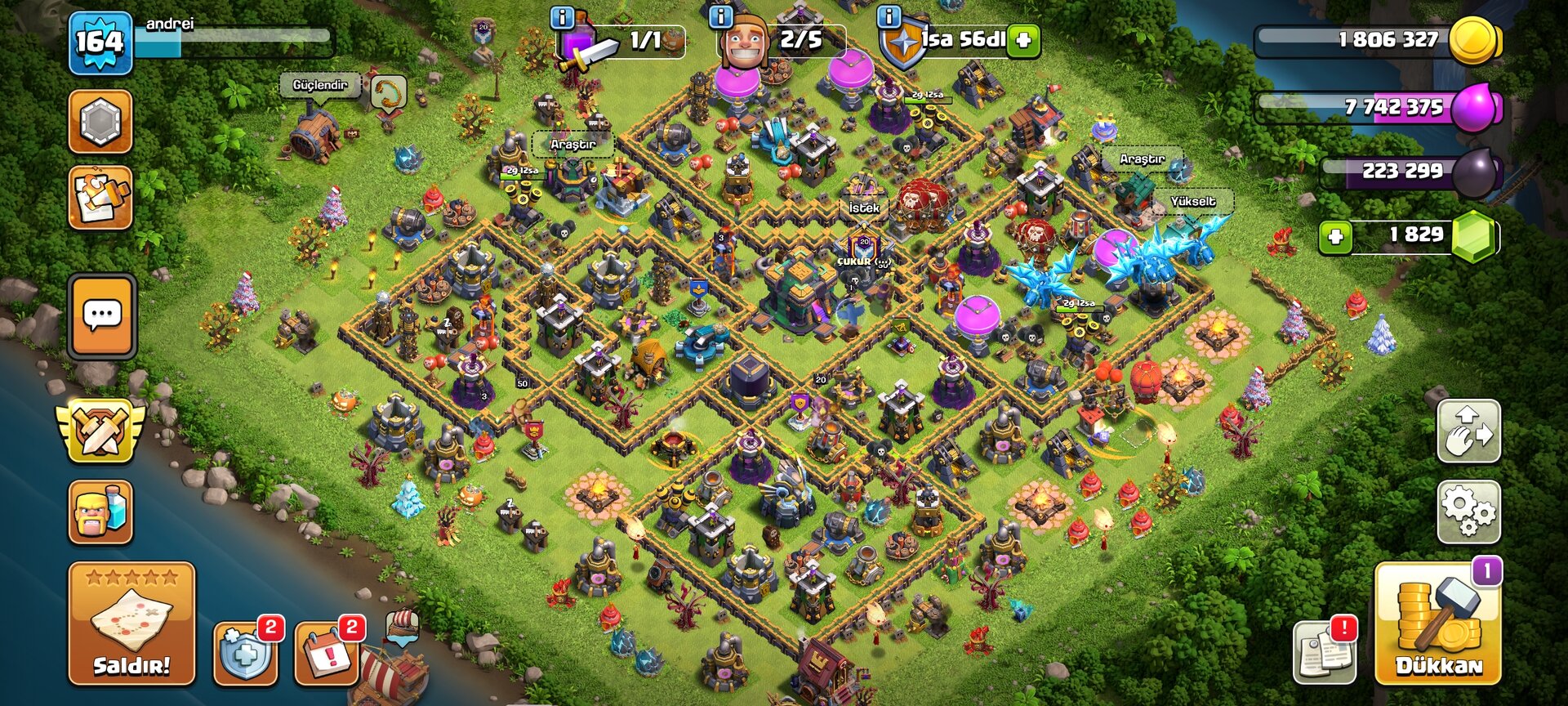Add a shield using the green plus
This screenshot has height=706, width=1568.
(1023, 40)
